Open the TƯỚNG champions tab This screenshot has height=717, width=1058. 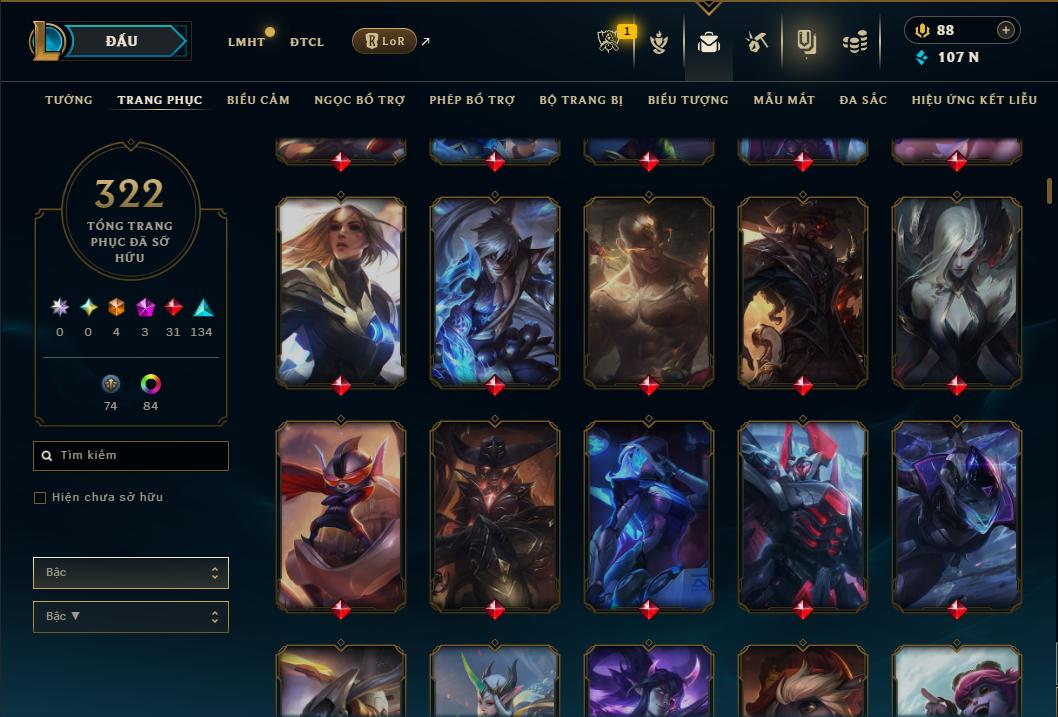tap(69, 100)
